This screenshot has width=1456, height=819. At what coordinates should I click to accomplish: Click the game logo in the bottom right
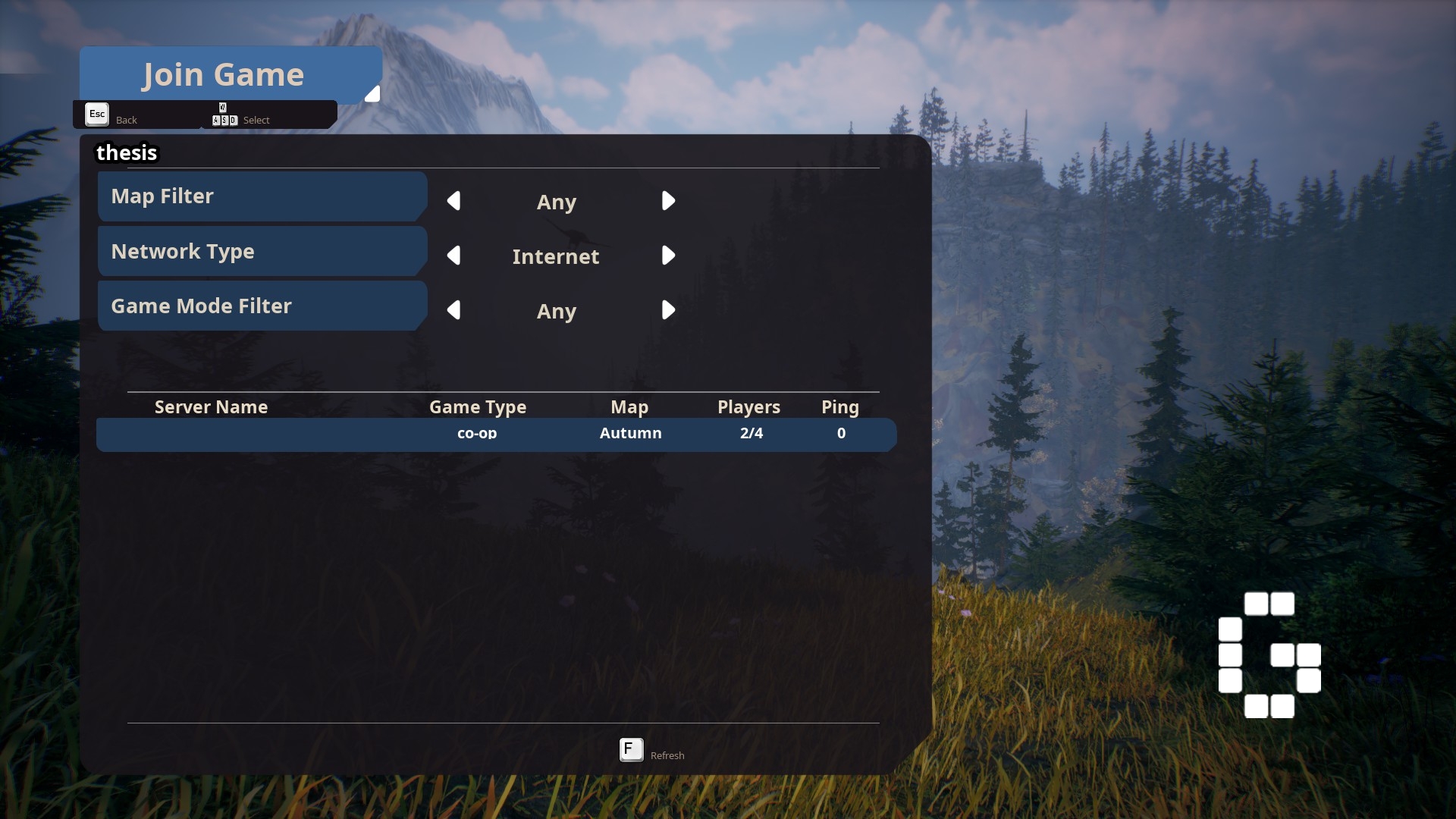click(1270, 656)
